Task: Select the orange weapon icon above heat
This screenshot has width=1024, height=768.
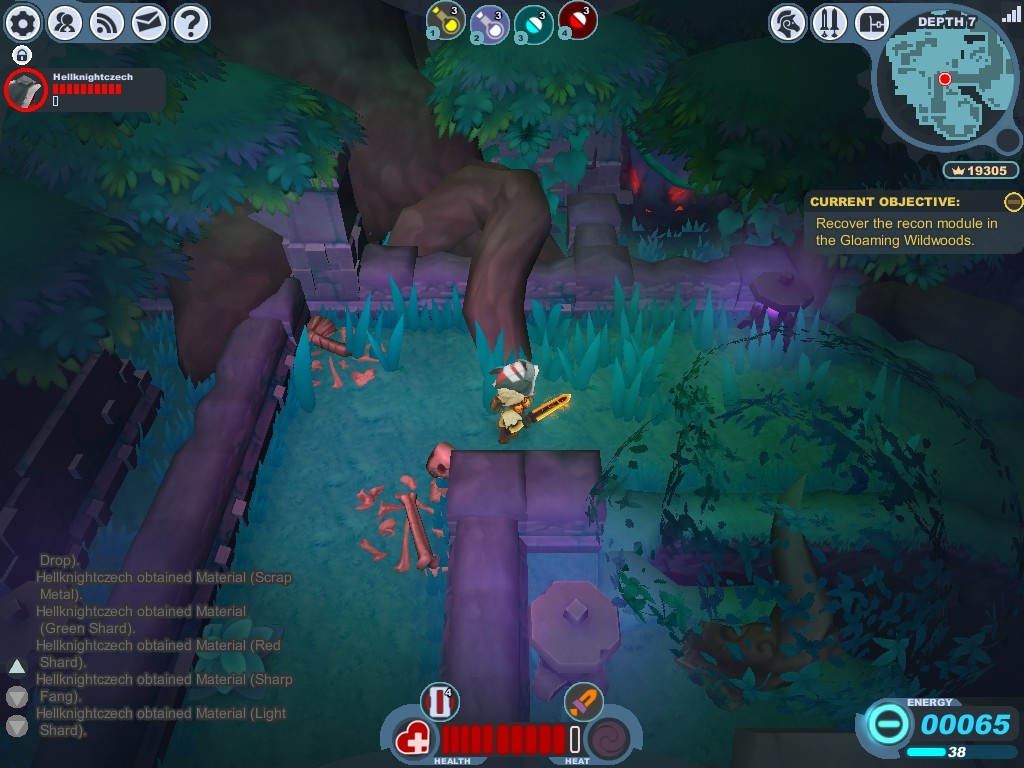Action: point(583,702)
